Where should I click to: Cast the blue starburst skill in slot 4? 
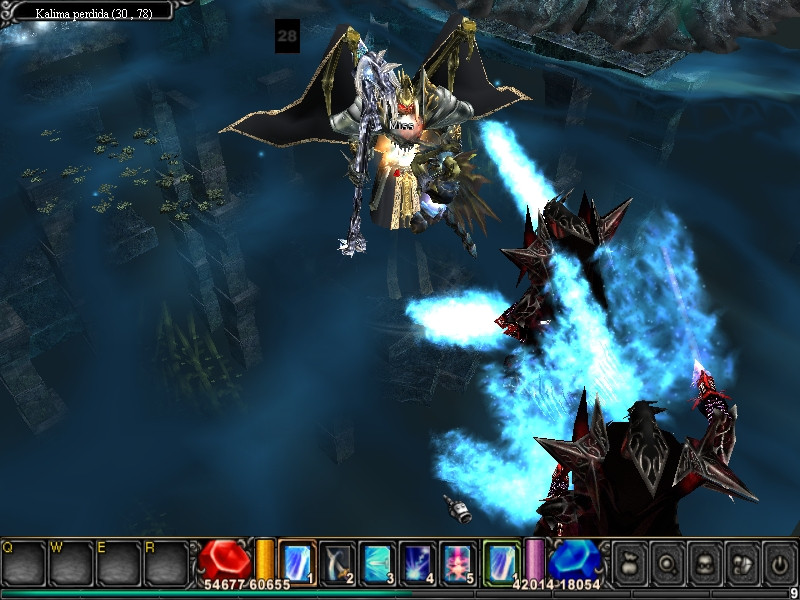pyautogui.click(x=416, y=562)
